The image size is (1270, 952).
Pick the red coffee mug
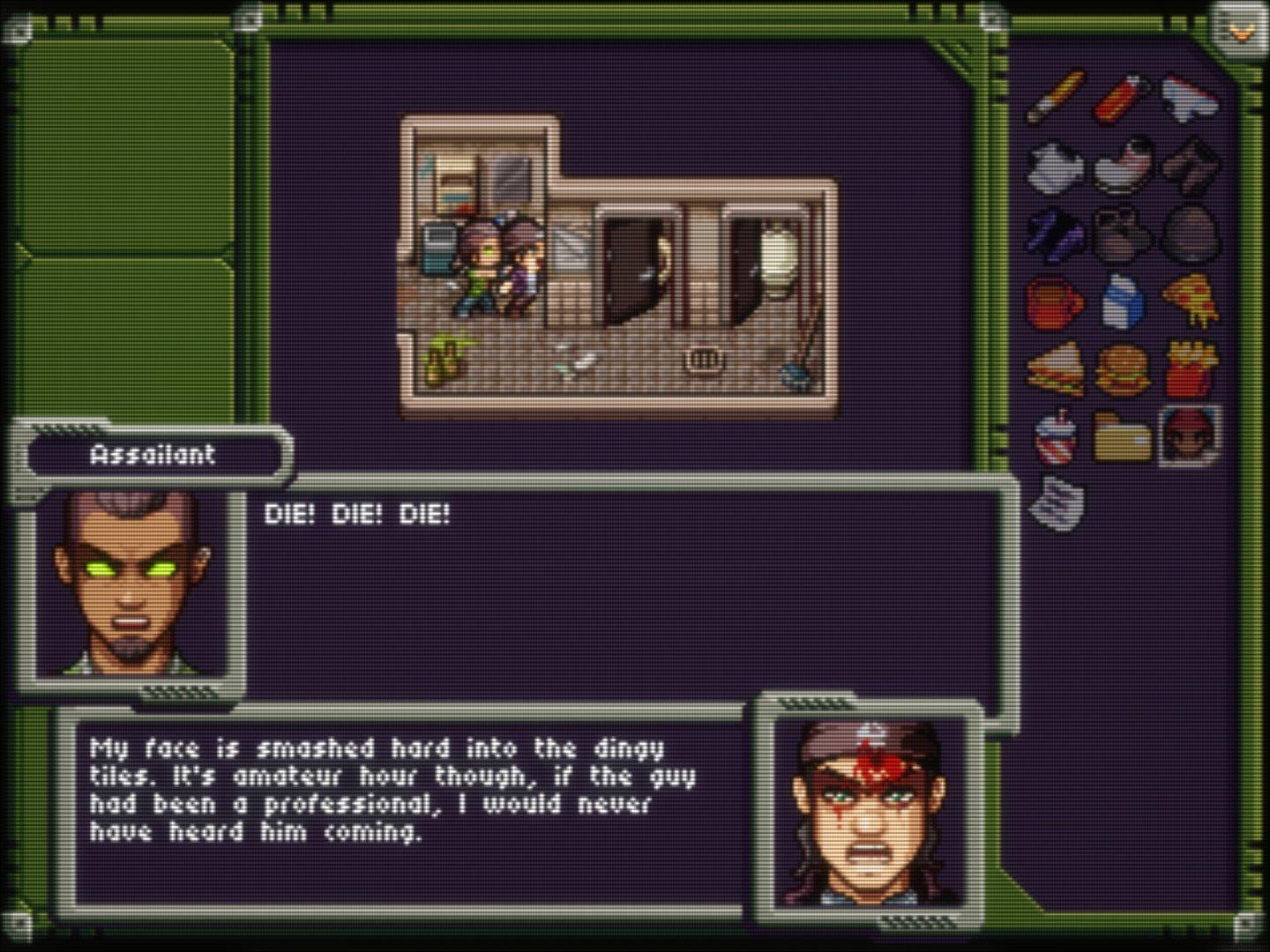[x=1056, y=302]
